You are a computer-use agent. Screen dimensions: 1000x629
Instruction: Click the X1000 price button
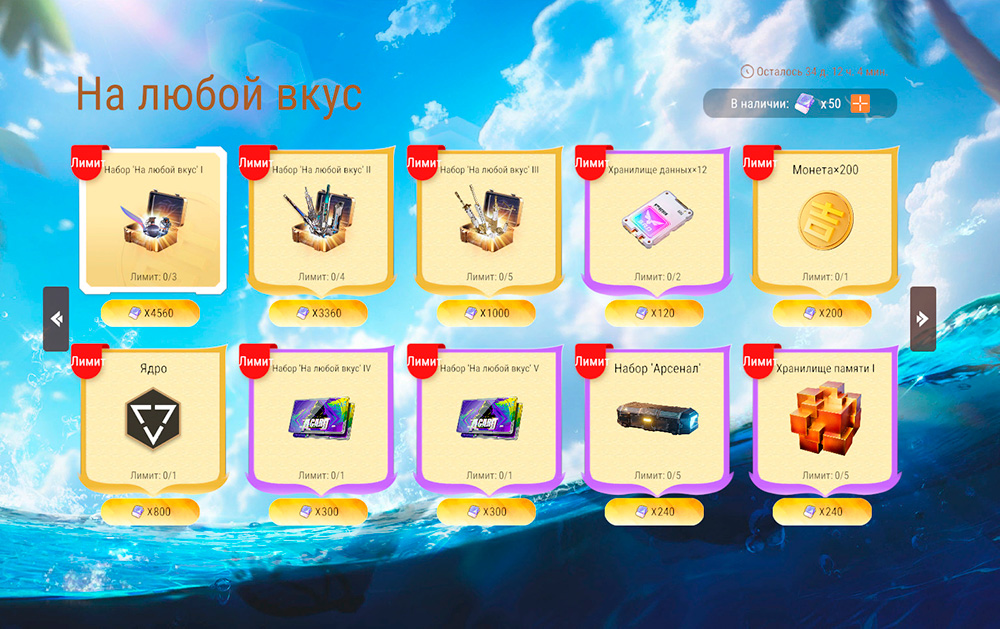487,313
